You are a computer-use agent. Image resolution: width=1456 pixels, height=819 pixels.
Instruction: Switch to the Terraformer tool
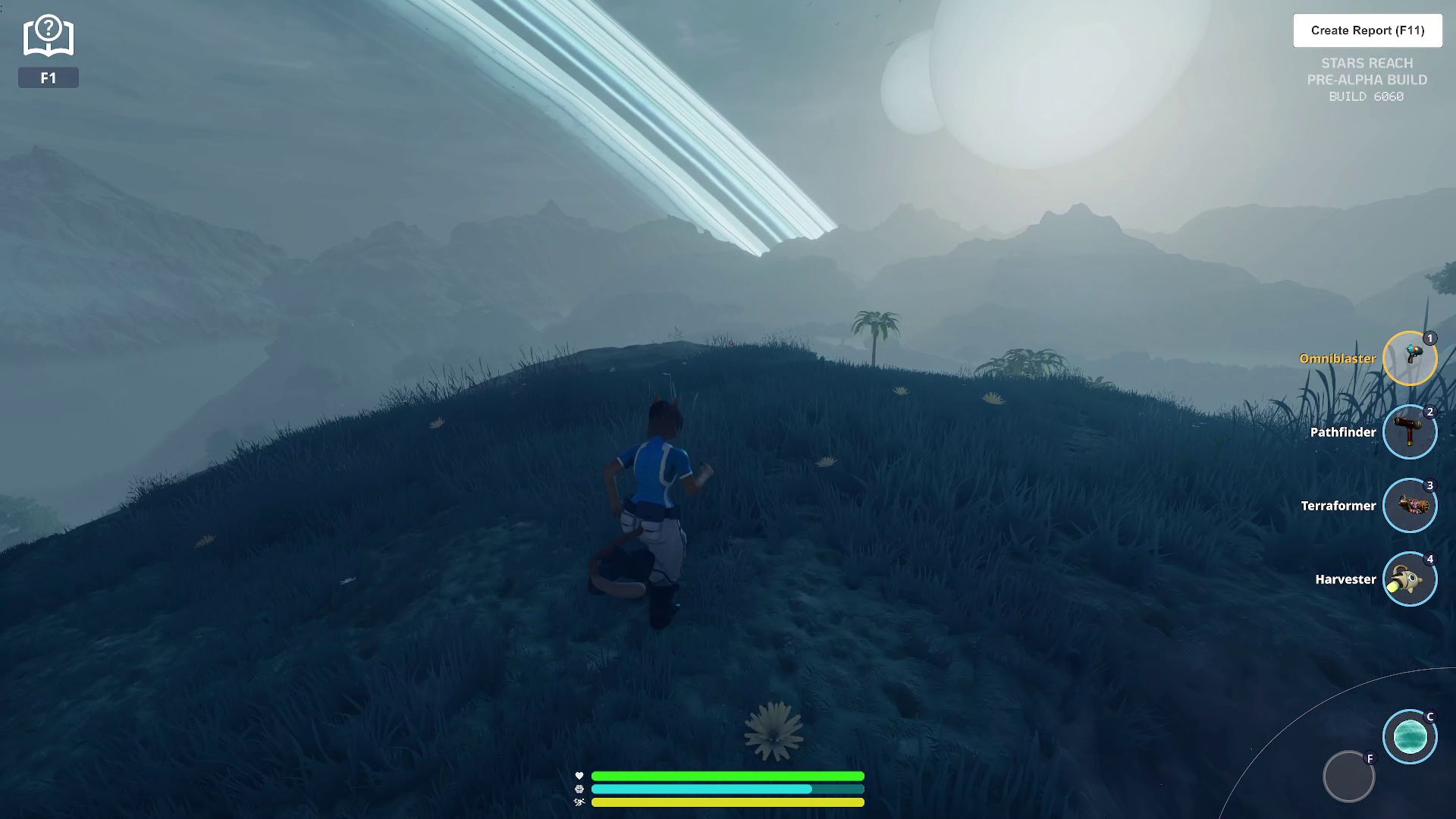tap(1409, 506)
